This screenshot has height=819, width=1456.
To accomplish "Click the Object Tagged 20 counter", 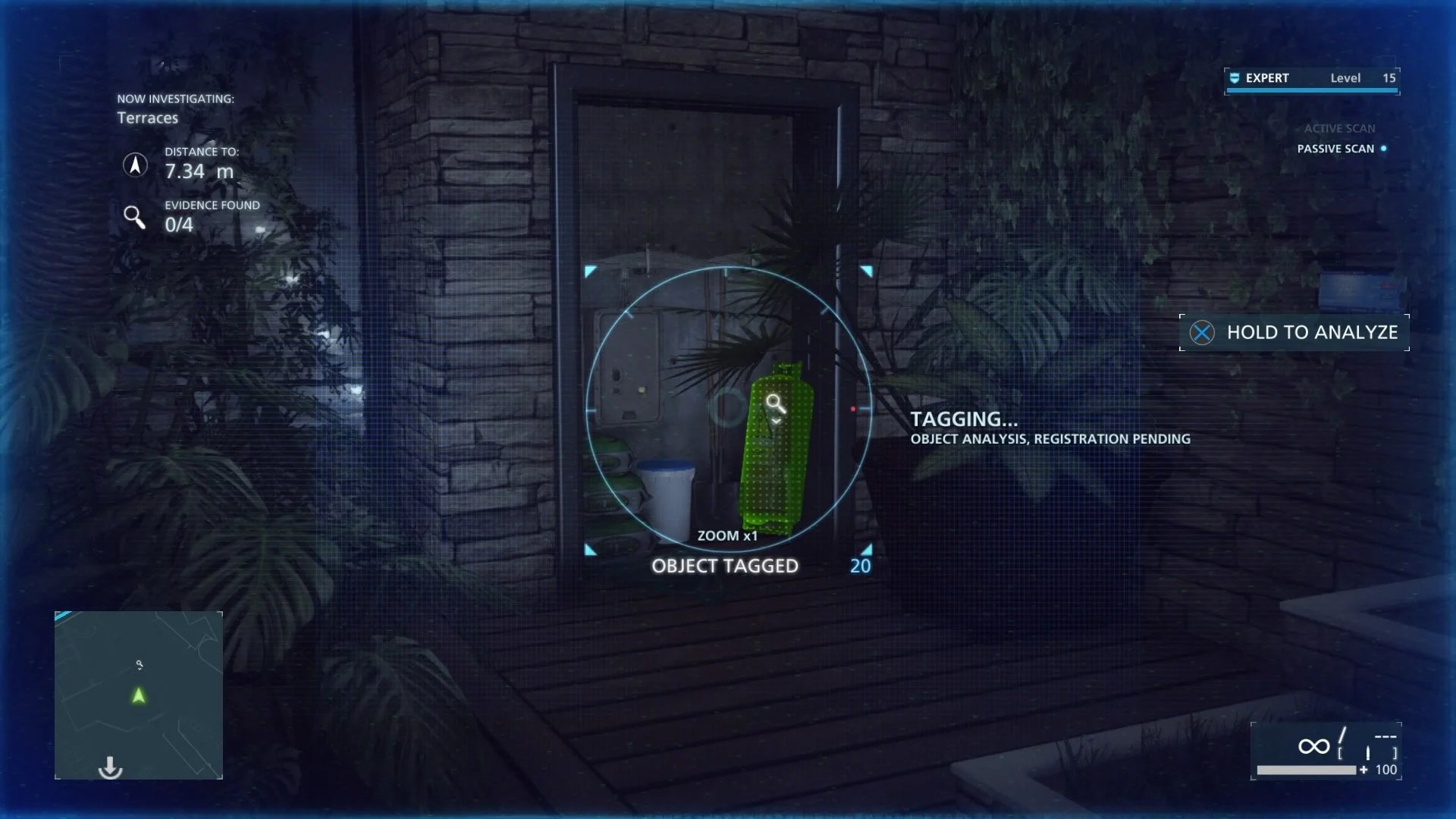I will 859,565.
